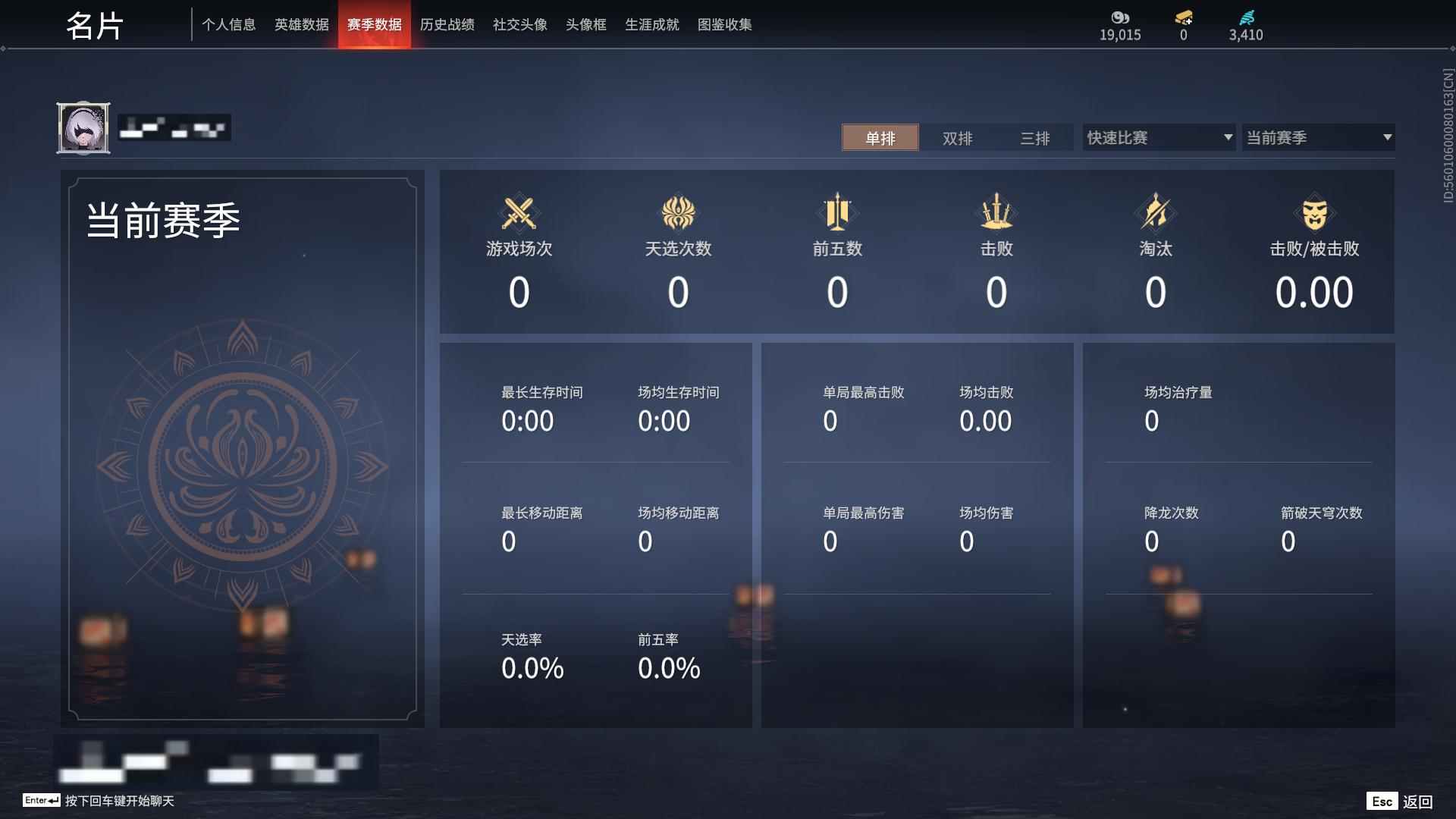Open the 历史战绩 tab
The height and width of the screenshot is (819, 1456).
coord(447,24)
